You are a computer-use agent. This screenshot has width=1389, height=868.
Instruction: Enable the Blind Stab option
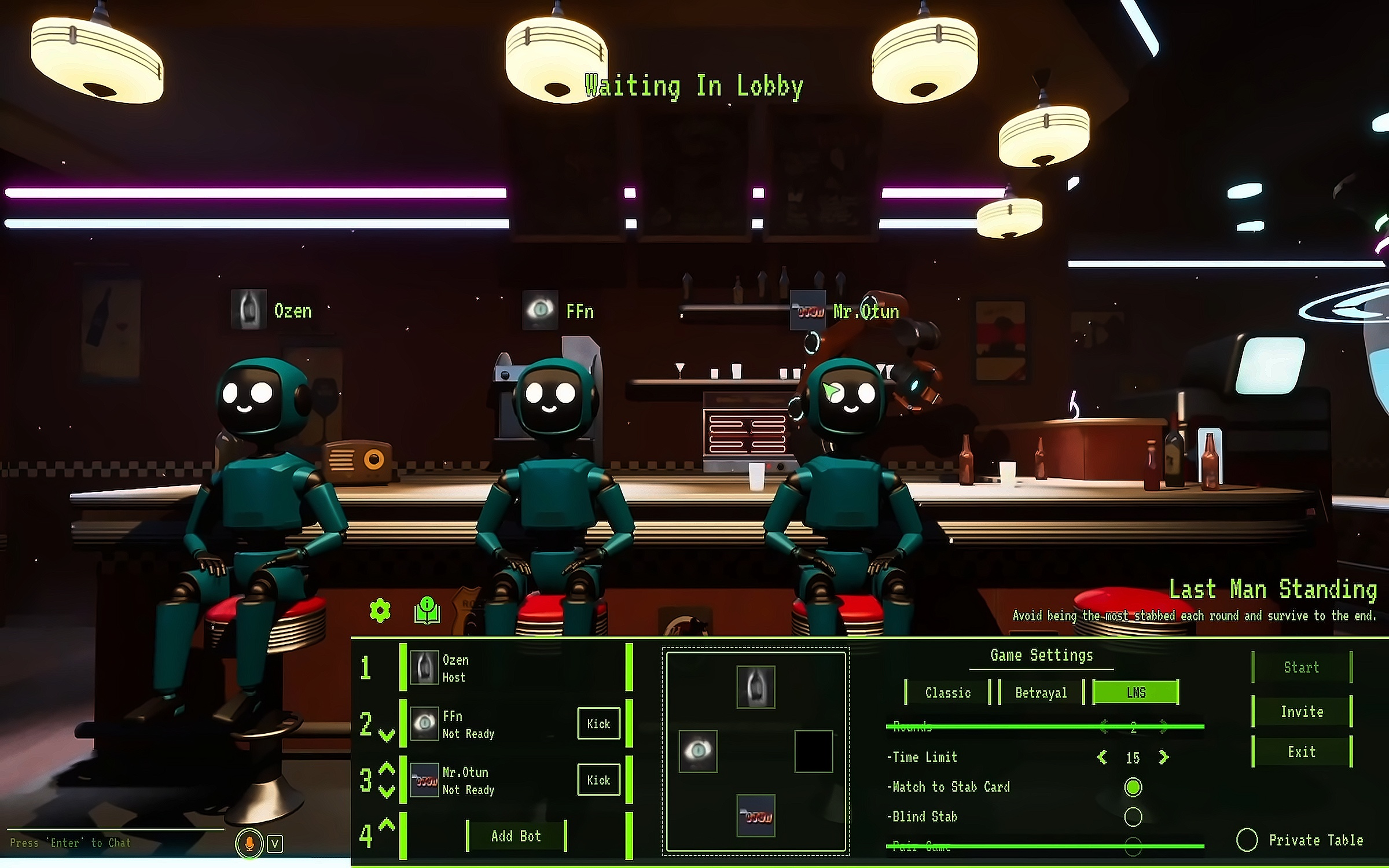click(1133, 816)
